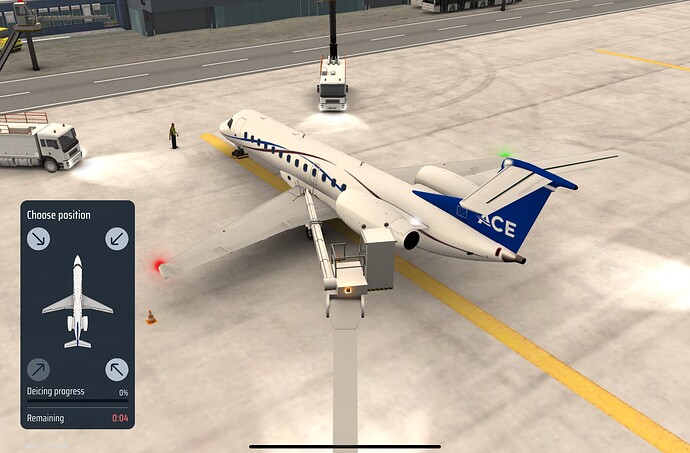The height and width of the screenshot is (453, 690).
Task: Select the greyed rear-left position arrow
Action: point(38,369)
